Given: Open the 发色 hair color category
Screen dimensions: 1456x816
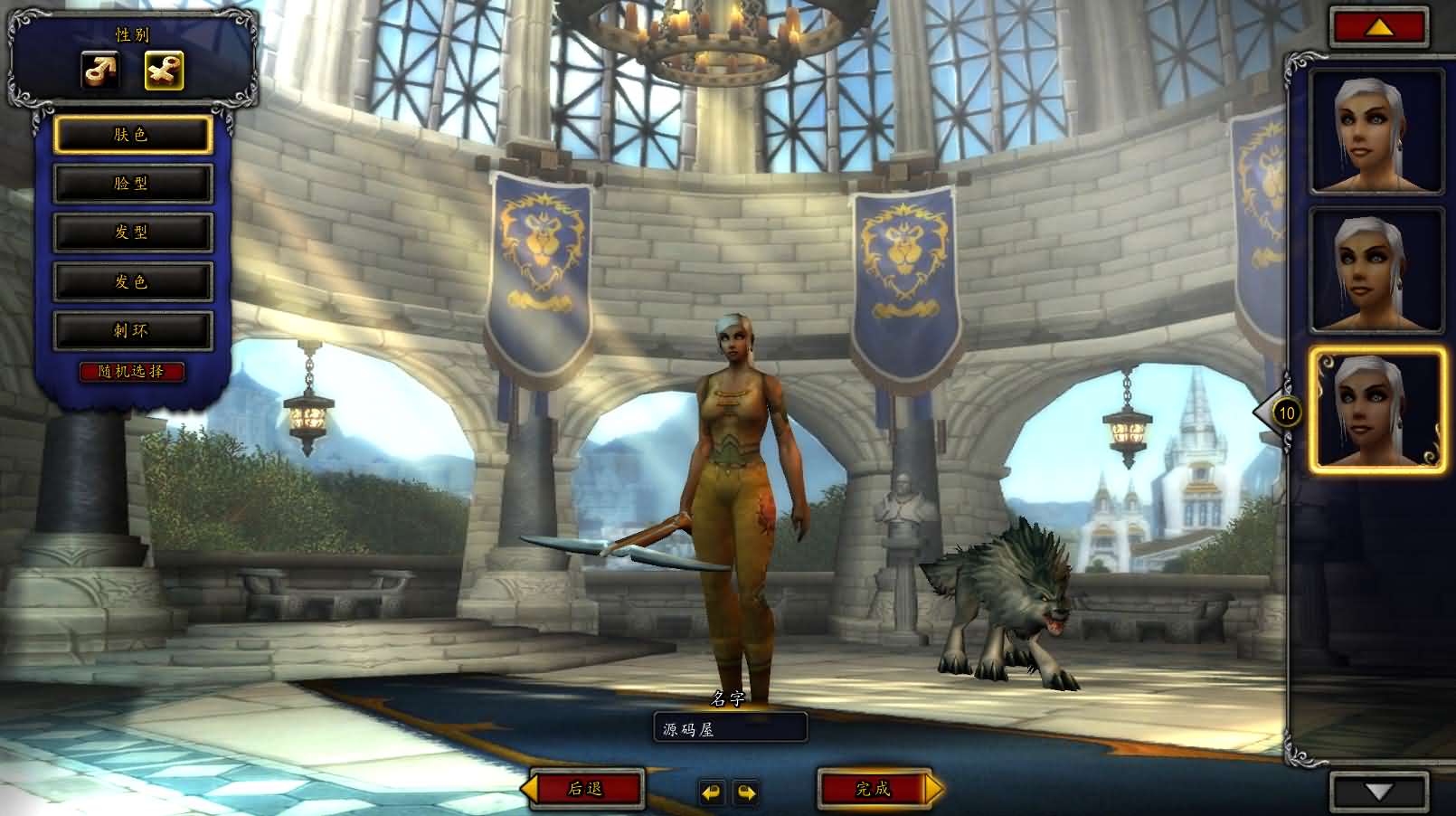Looking at the screenshot, I should (x=134, y=281).
